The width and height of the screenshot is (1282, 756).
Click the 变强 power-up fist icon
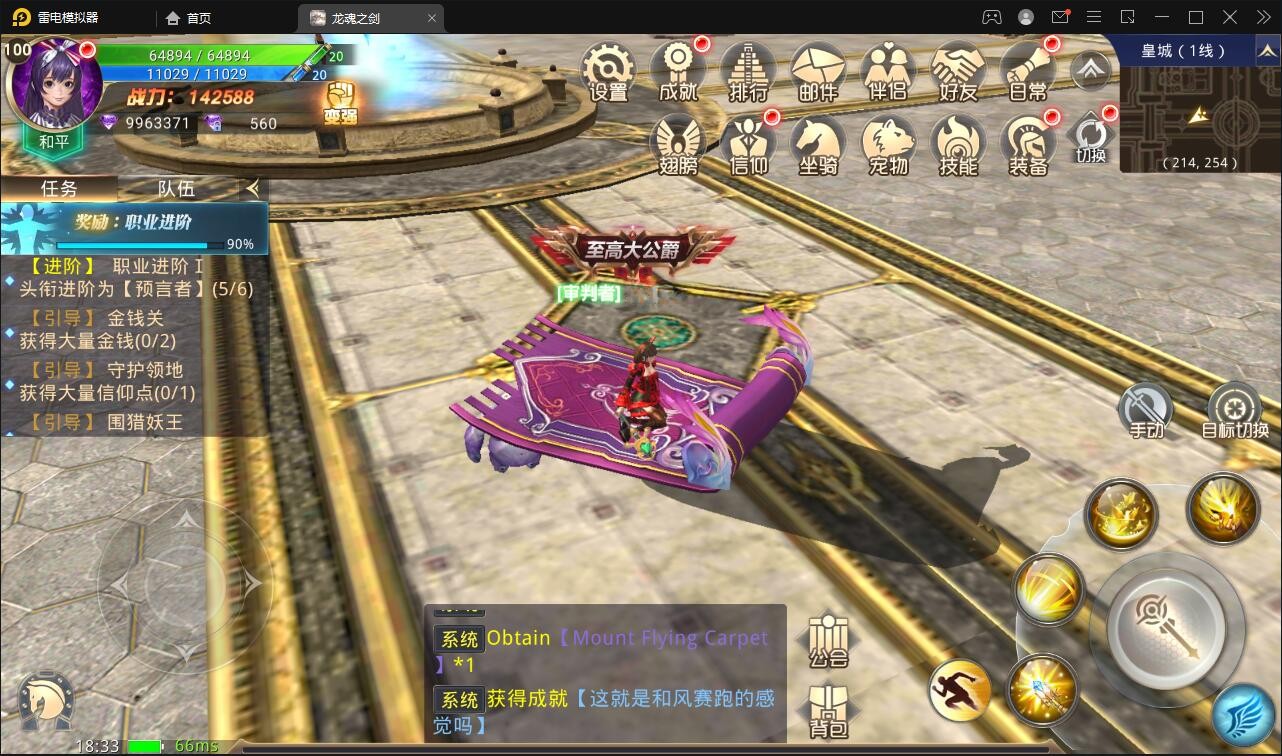tap(341, 101)
